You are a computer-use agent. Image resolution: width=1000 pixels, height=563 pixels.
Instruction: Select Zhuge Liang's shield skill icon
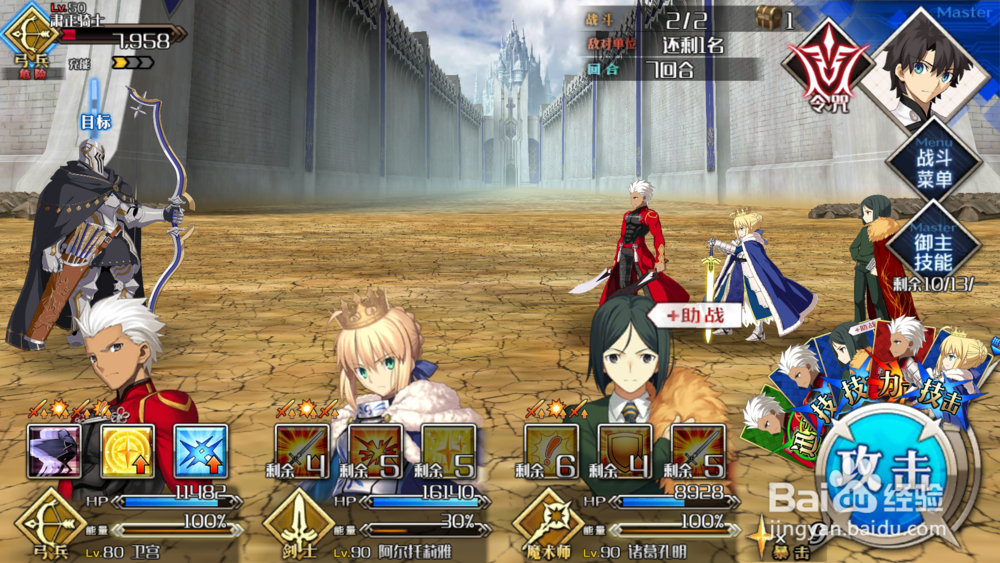624,452
